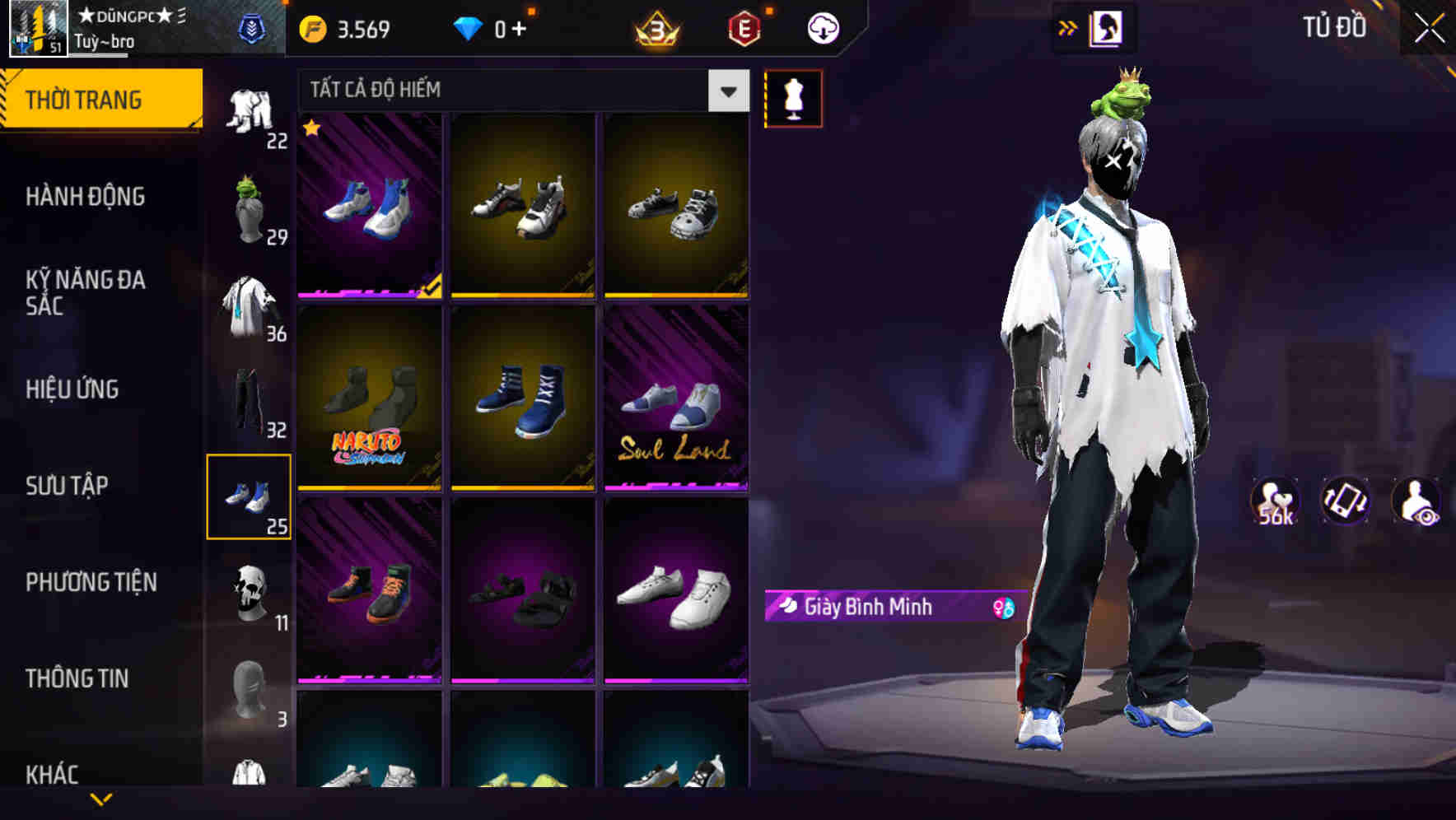The image size is (1456, 820).
Task: Select the frog hat category icon
Action: coord(250,200)
